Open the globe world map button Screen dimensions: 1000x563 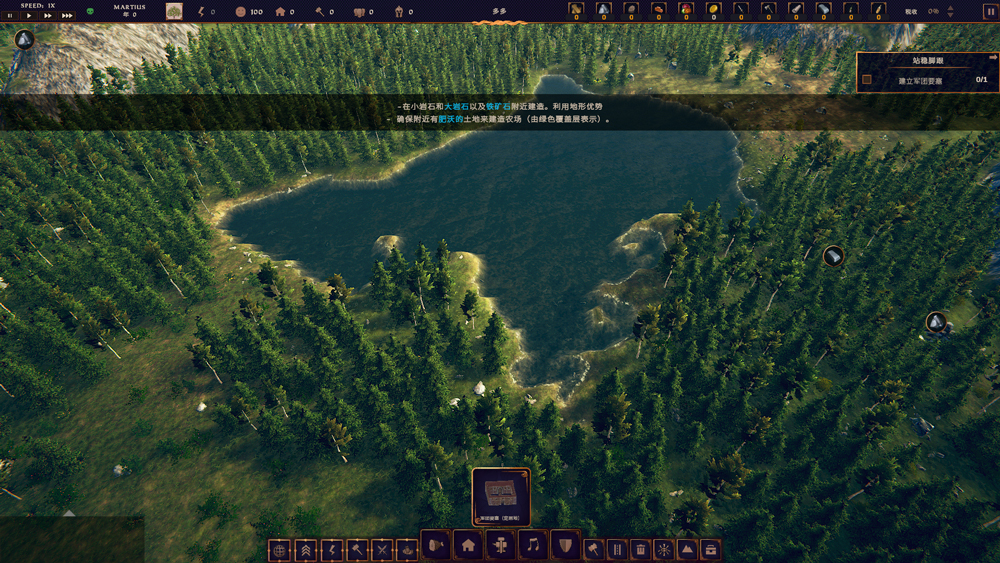point(280,550)
